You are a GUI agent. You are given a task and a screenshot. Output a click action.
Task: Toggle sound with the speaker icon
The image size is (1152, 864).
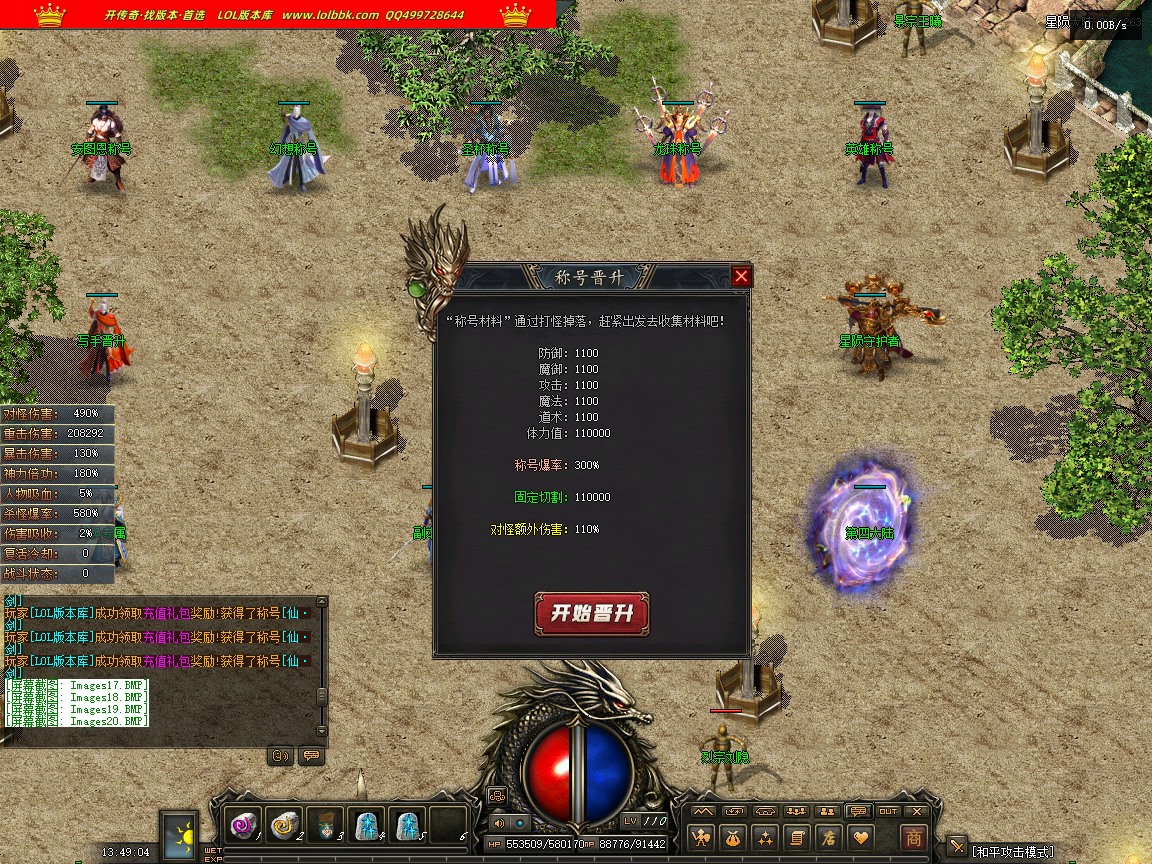(x=498, y=822)
